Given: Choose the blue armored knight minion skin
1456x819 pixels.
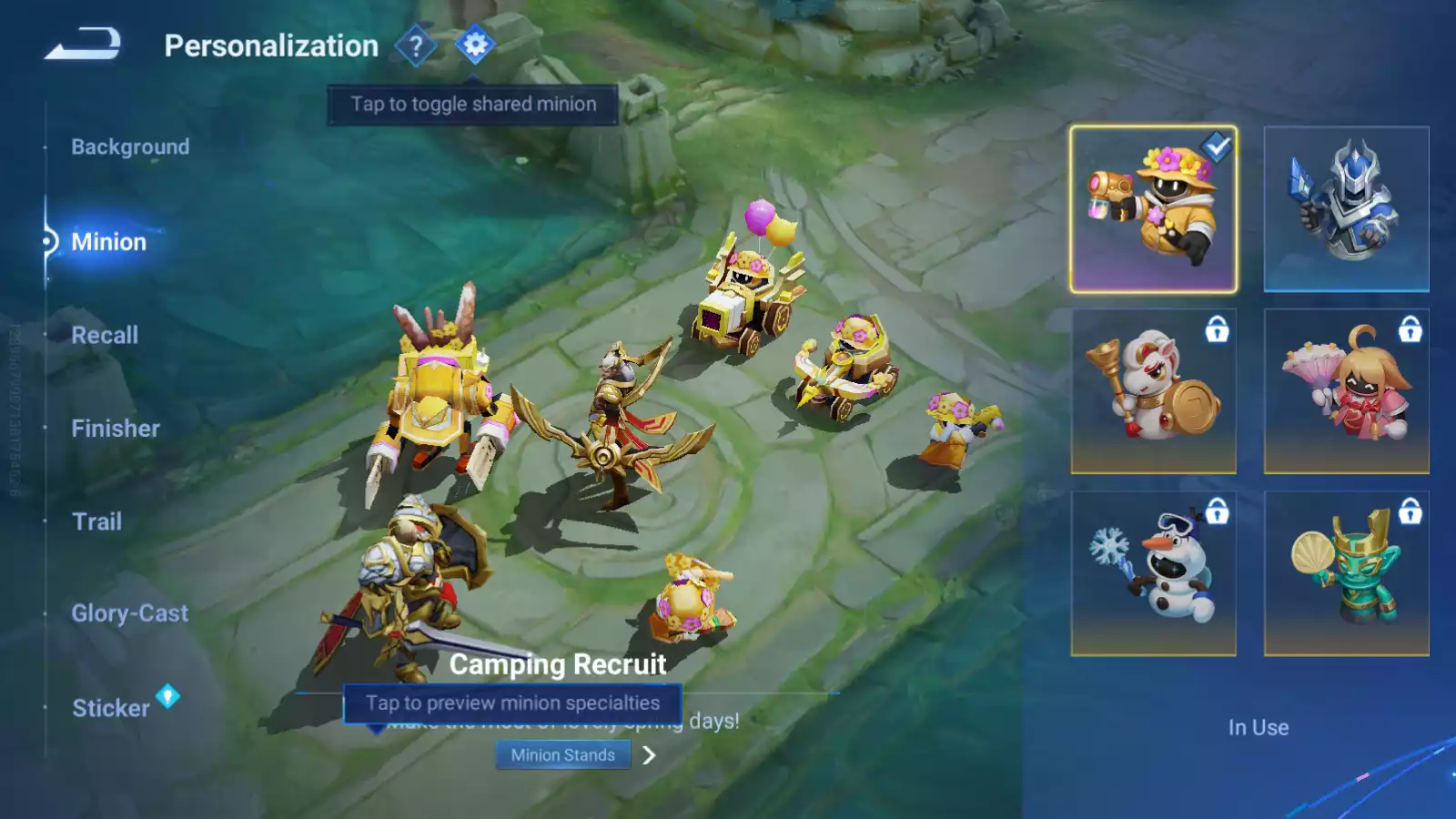Looking at the screenshot, I should point(1346,209).
